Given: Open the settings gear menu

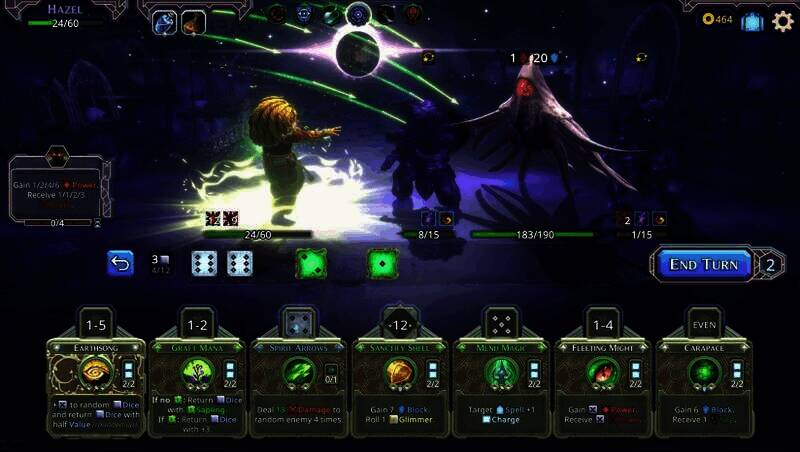Looking at the screenshot, I should click(782, 21).
